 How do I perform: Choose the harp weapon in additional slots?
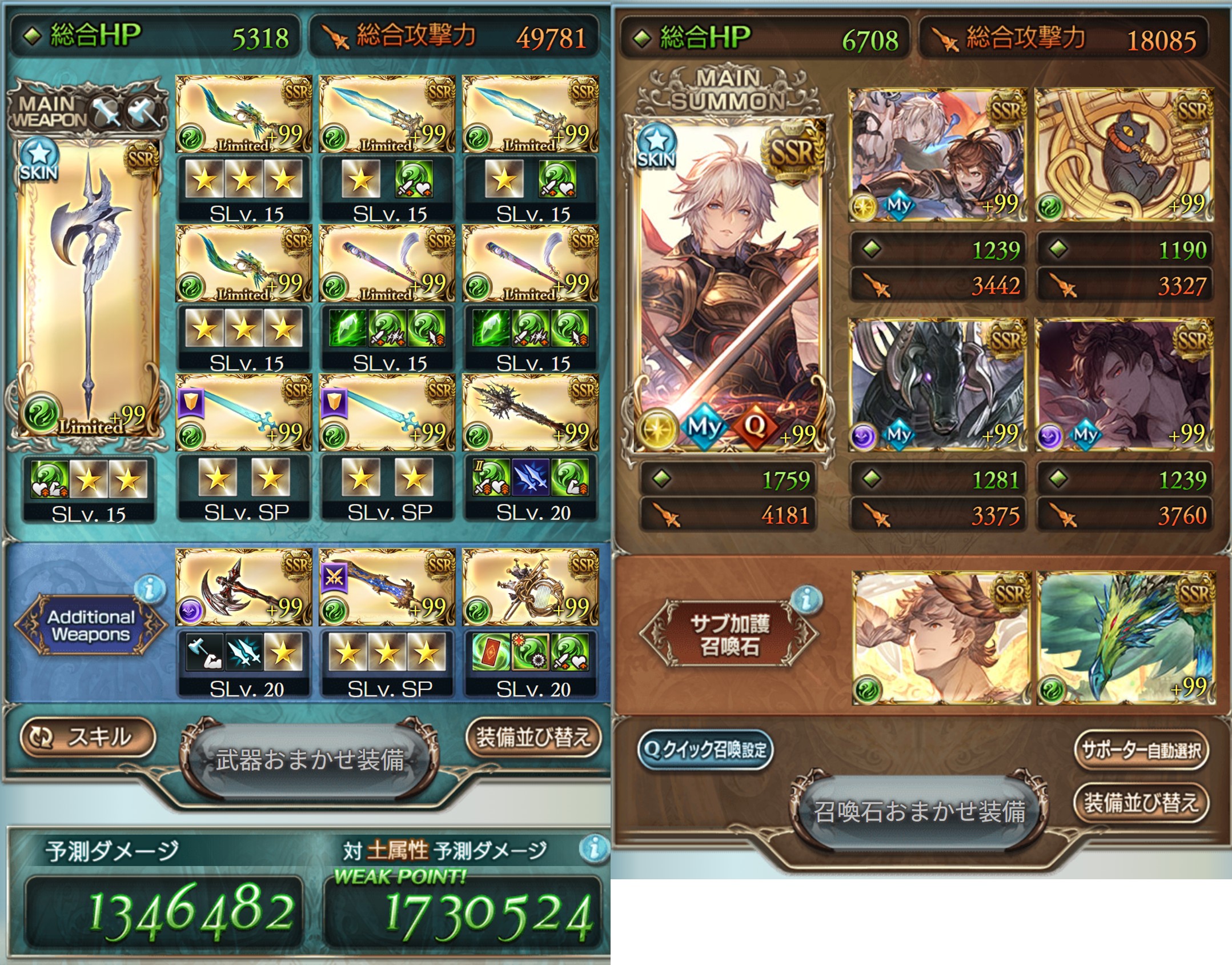[530, 587]
